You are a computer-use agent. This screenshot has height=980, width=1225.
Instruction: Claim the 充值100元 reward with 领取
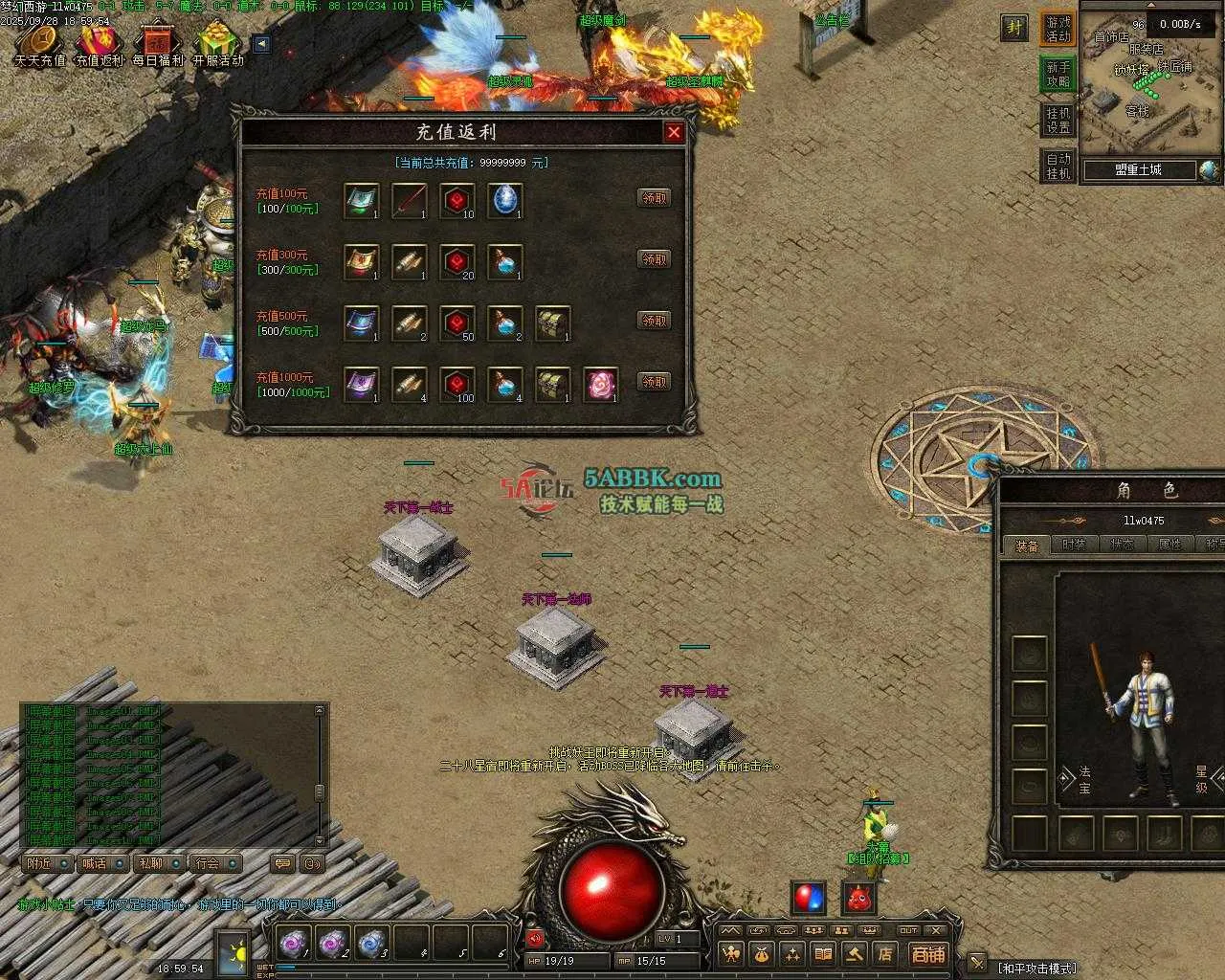coord(654,198)
